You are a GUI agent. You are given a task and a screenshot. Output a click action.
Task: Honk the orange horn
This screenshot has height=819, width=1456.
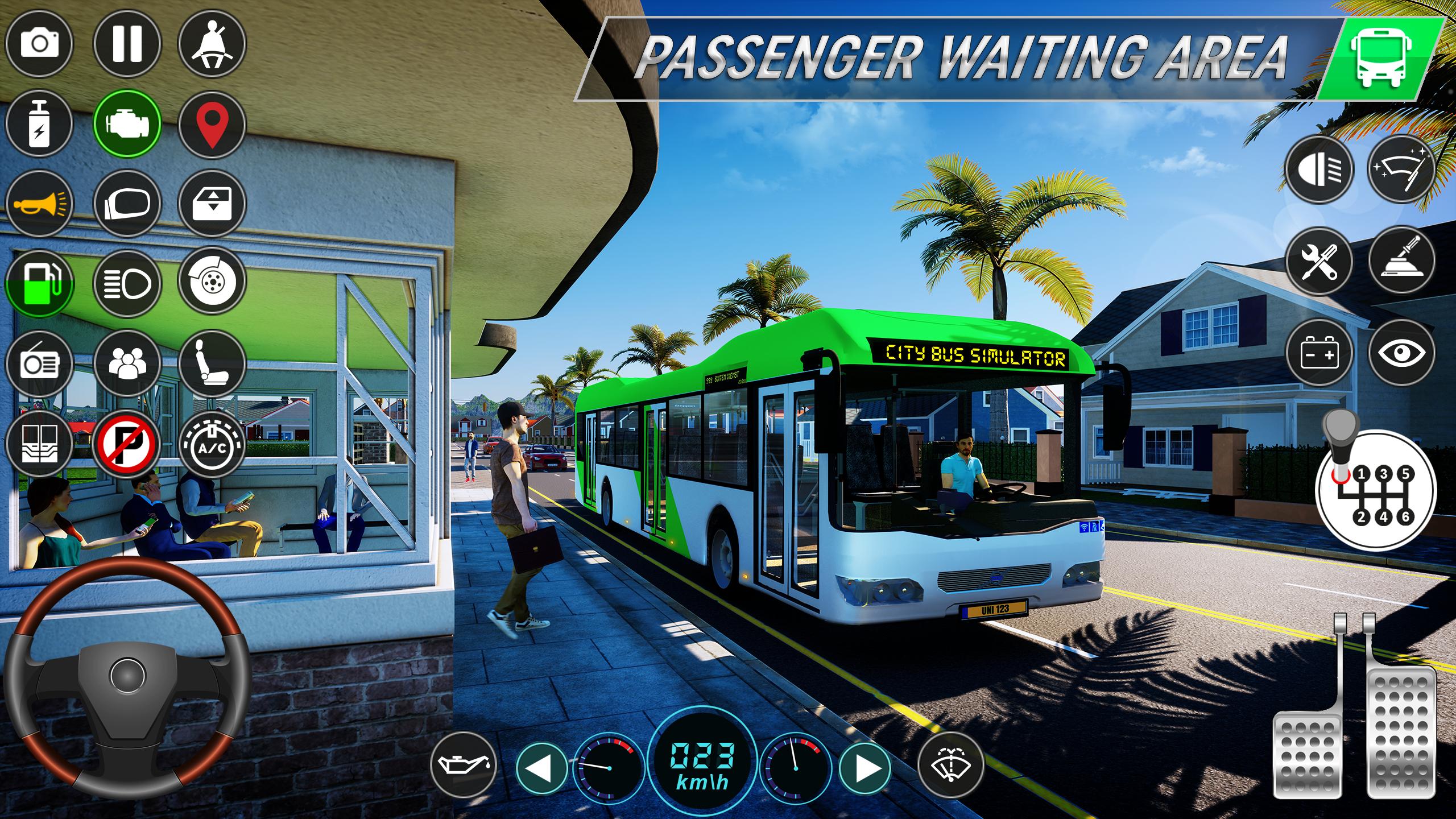39,203
